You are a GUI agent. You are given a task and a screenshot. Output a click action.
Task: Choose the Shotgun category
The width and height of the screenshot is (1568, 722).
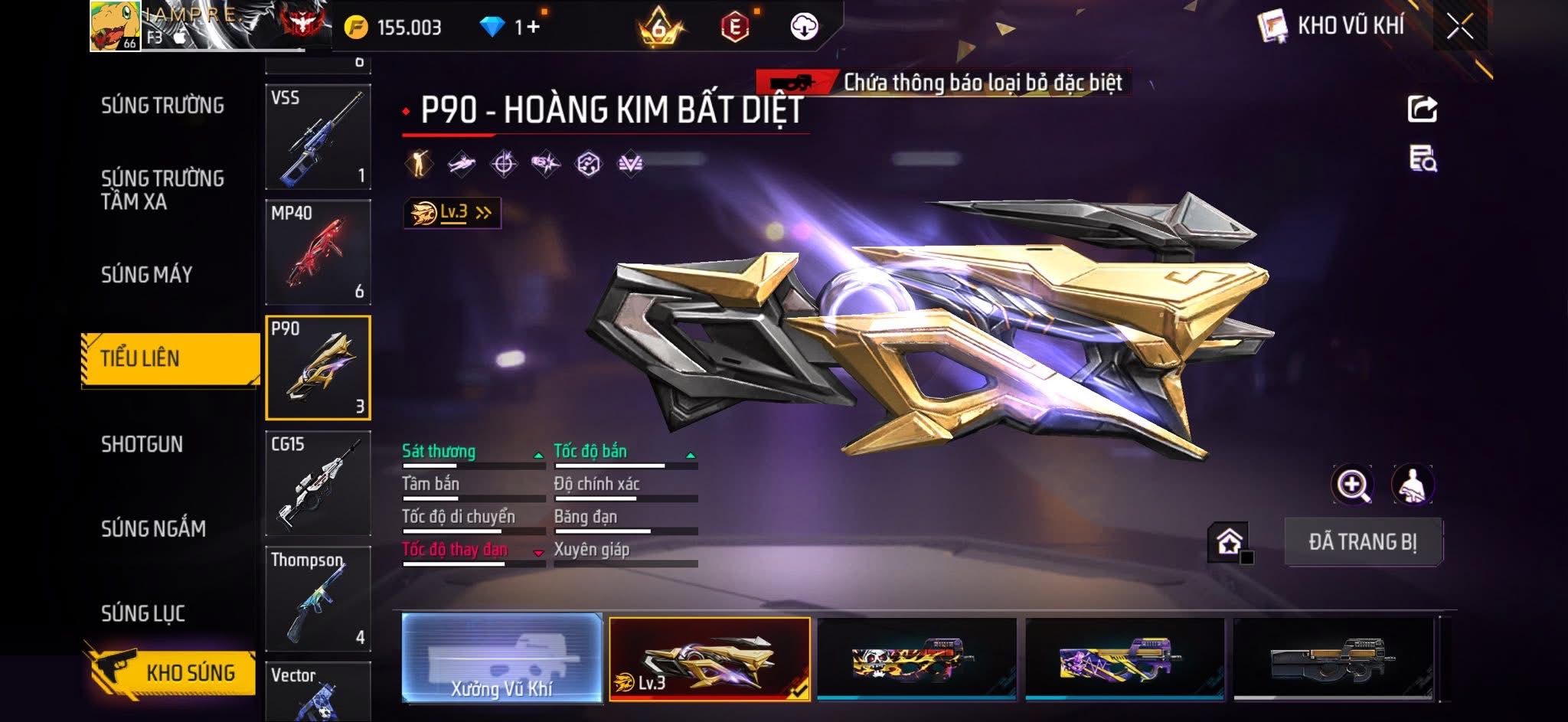coord(142,445)
